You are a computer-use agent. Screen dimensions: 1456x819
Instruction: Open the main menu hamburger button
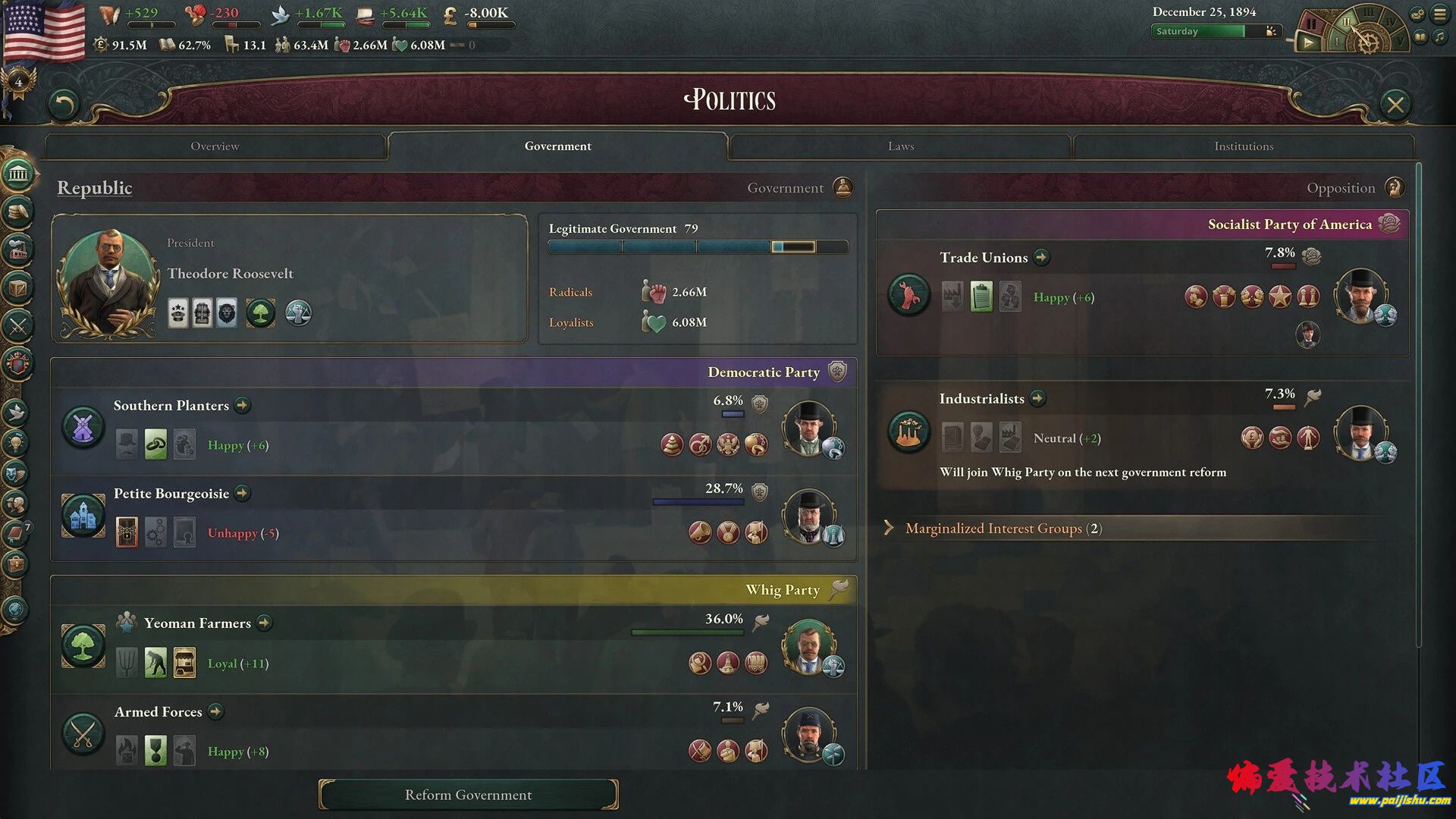click(1439, 14)
